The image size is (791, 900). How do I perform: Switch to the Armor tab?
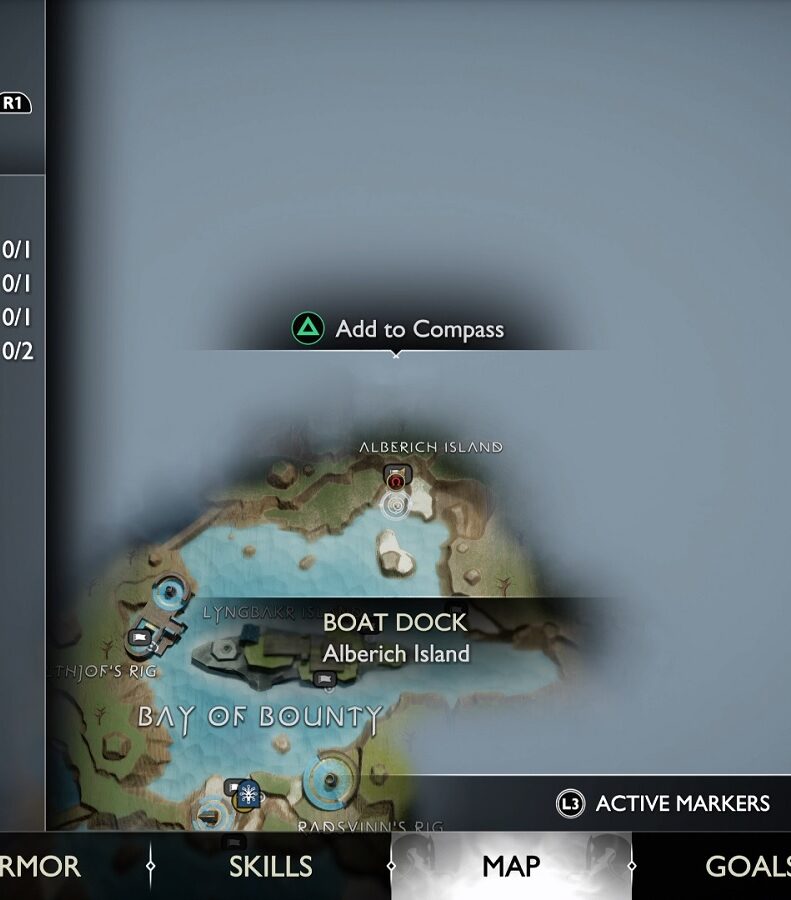coord(40,866)
